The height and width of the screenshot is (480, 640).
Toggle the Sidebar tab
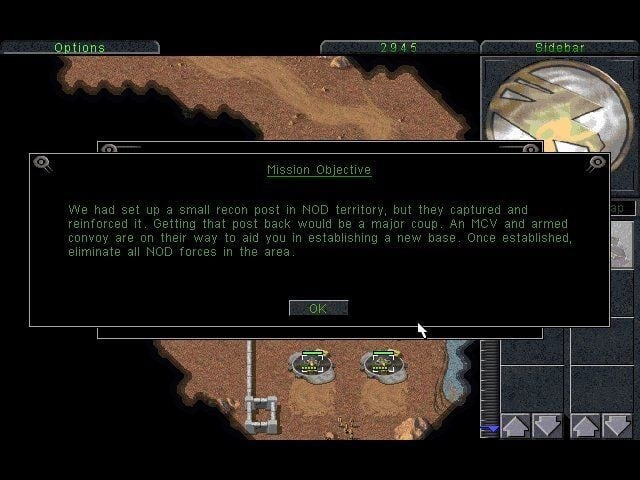click(x=559, y=47)
